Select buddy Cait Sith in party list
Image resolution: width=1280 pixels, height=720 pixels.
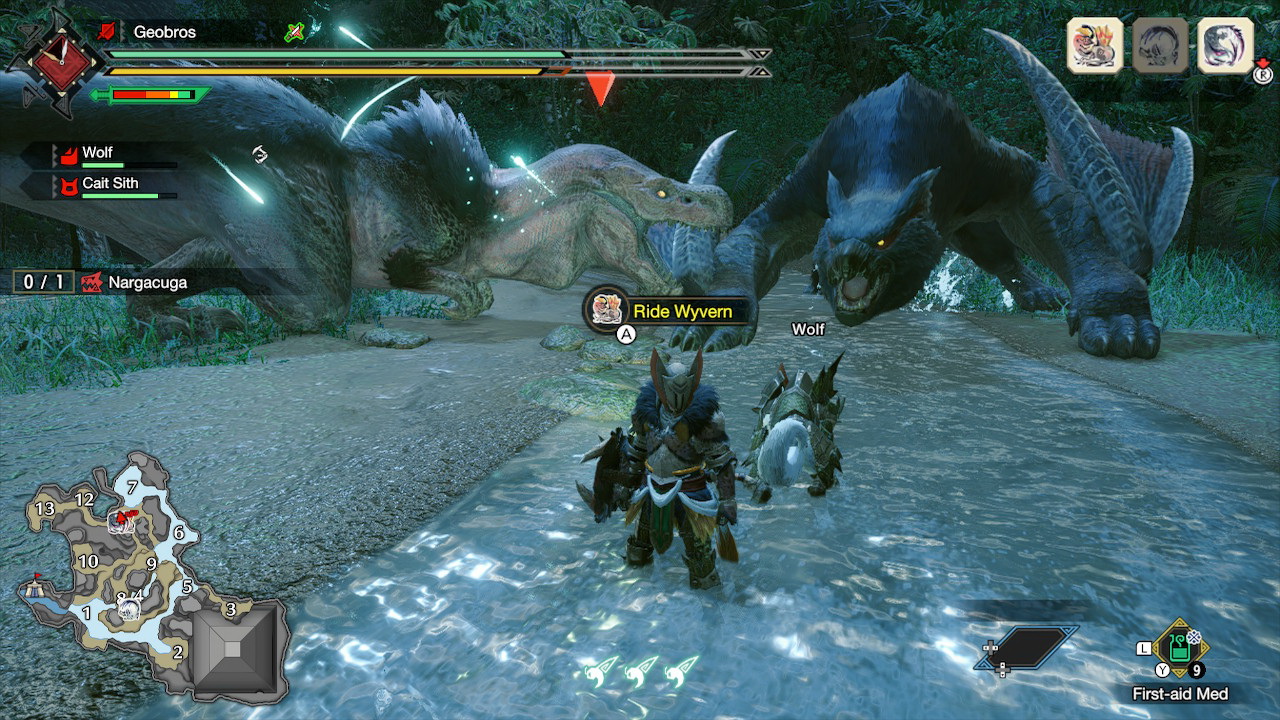(110, 184)
